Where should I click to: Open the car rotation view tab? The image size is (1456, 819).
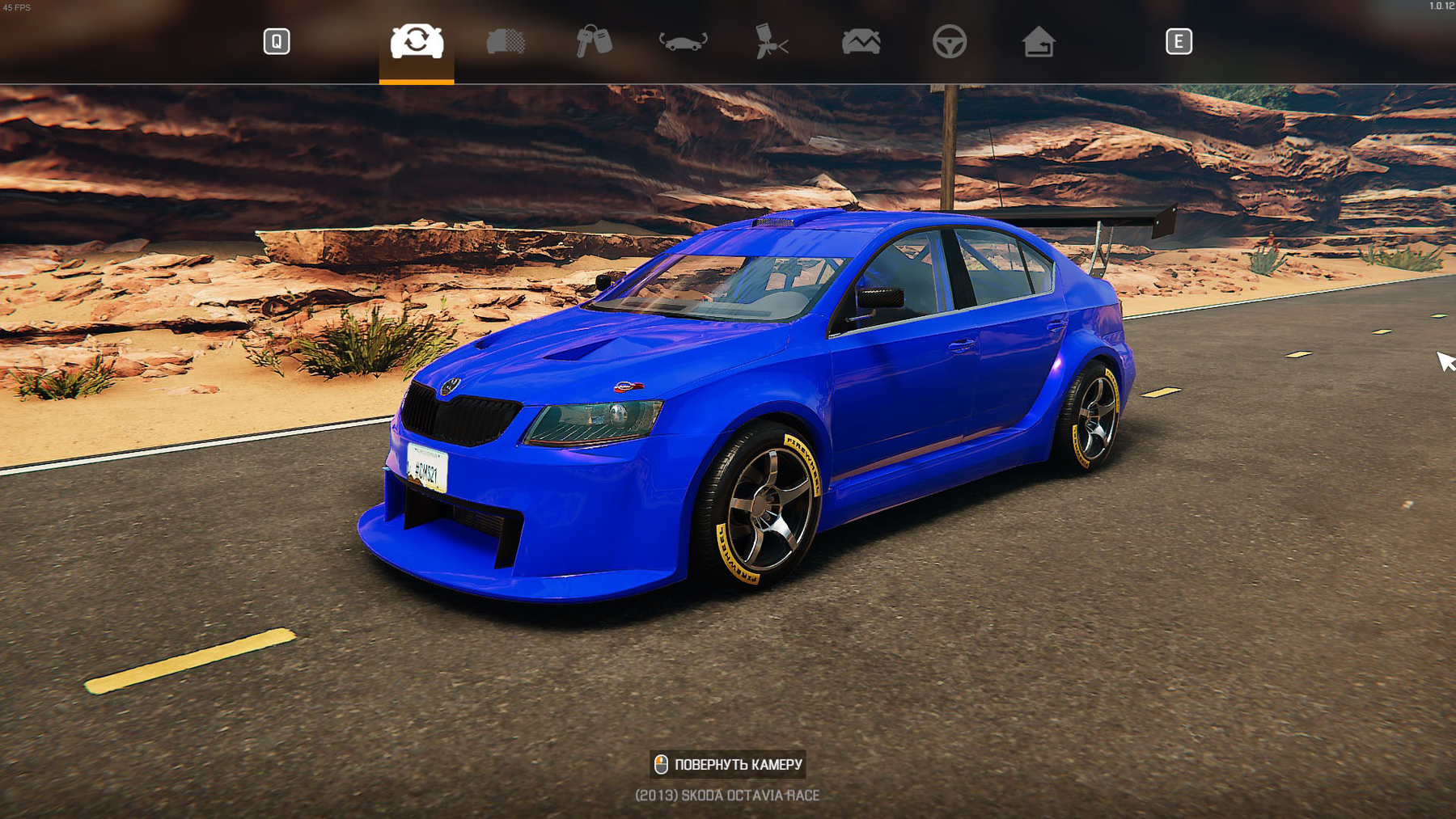click(x=683, y=41)
